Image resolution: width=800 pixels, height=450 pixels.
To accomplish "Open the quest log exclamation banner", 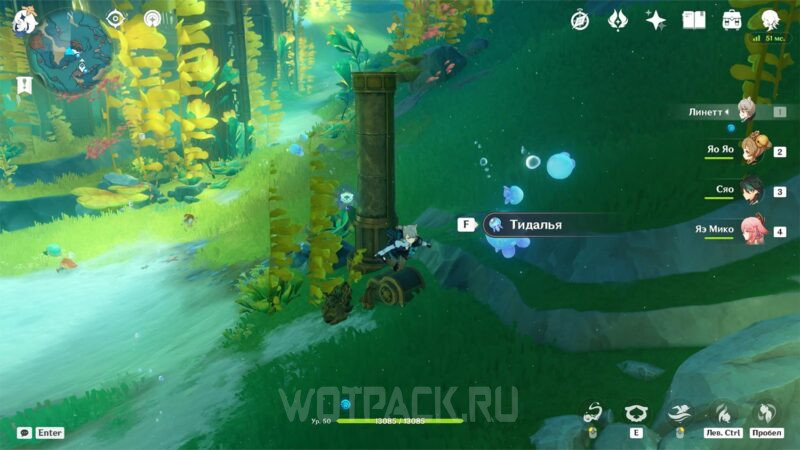I will click(x=25, y=86).
